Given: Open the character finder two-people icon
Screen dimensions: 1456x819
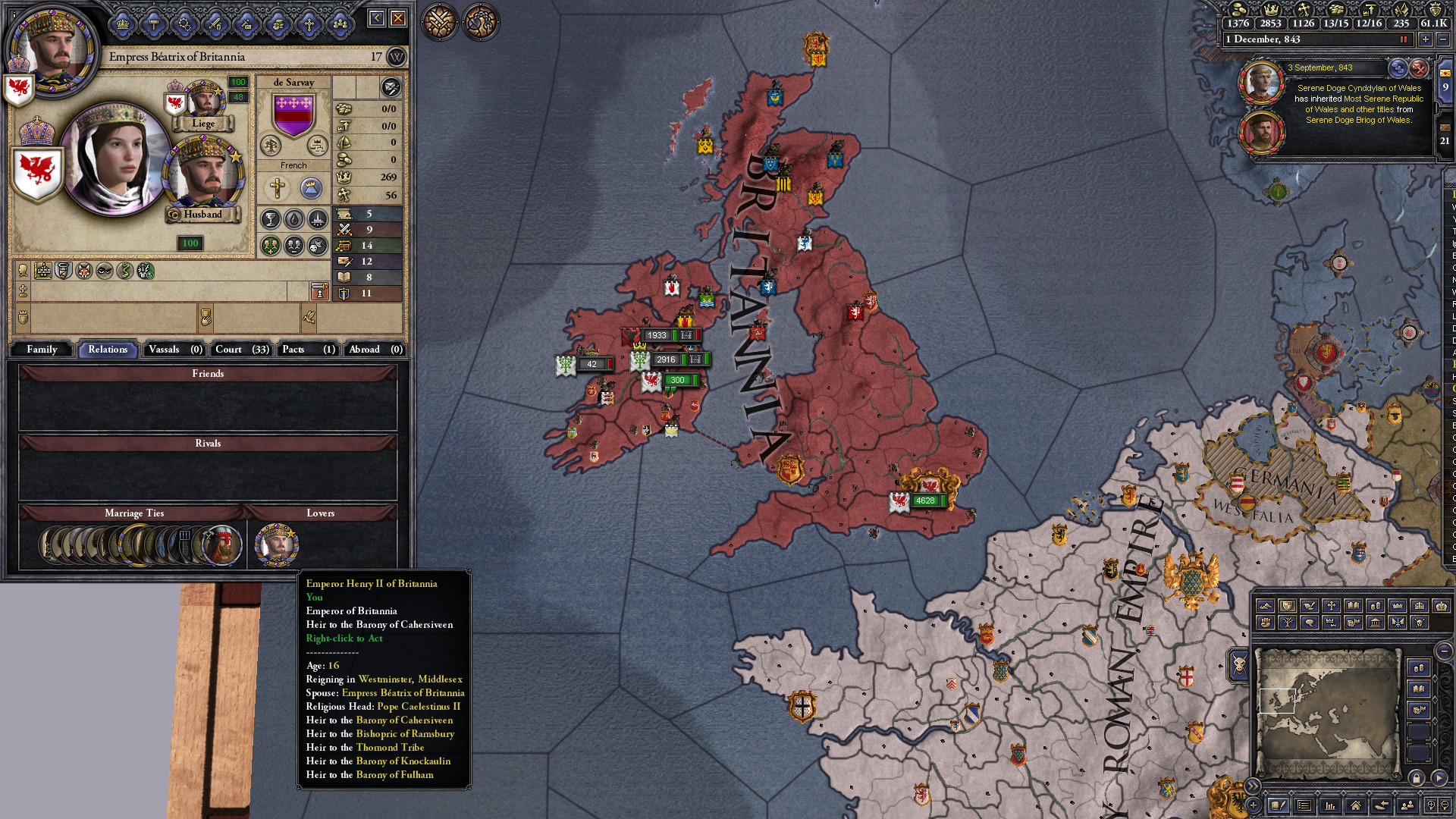Looking at the screenshot, I should click(x=1408, y=806).
